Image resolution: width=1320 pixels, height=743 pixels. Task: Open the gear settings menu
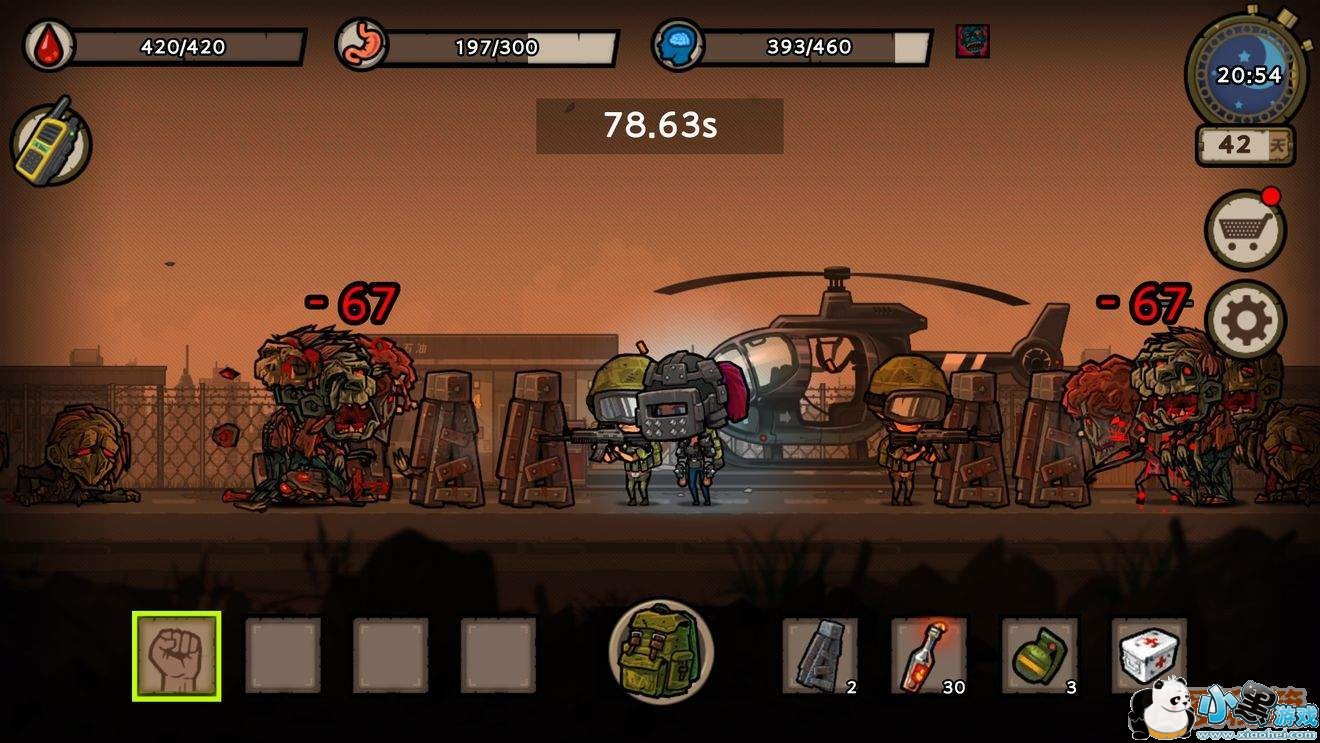[x=1246, y=321]
